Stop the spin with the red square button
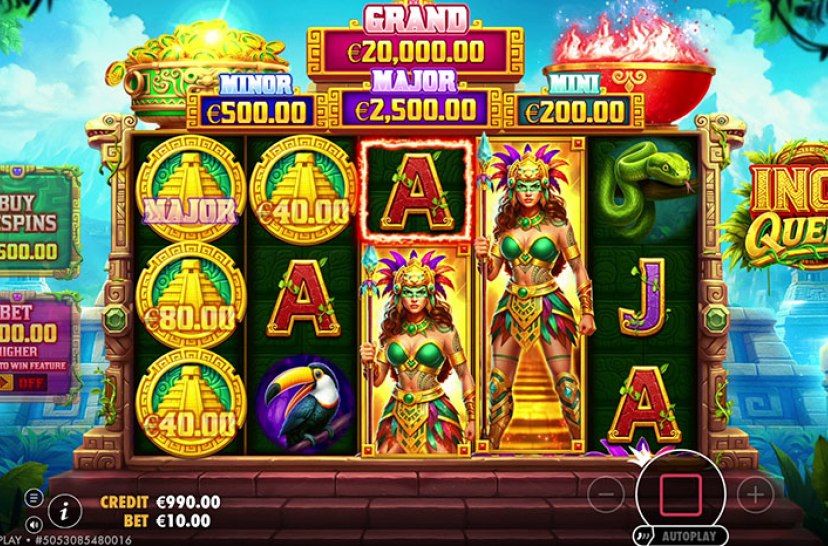 point(680,492)
